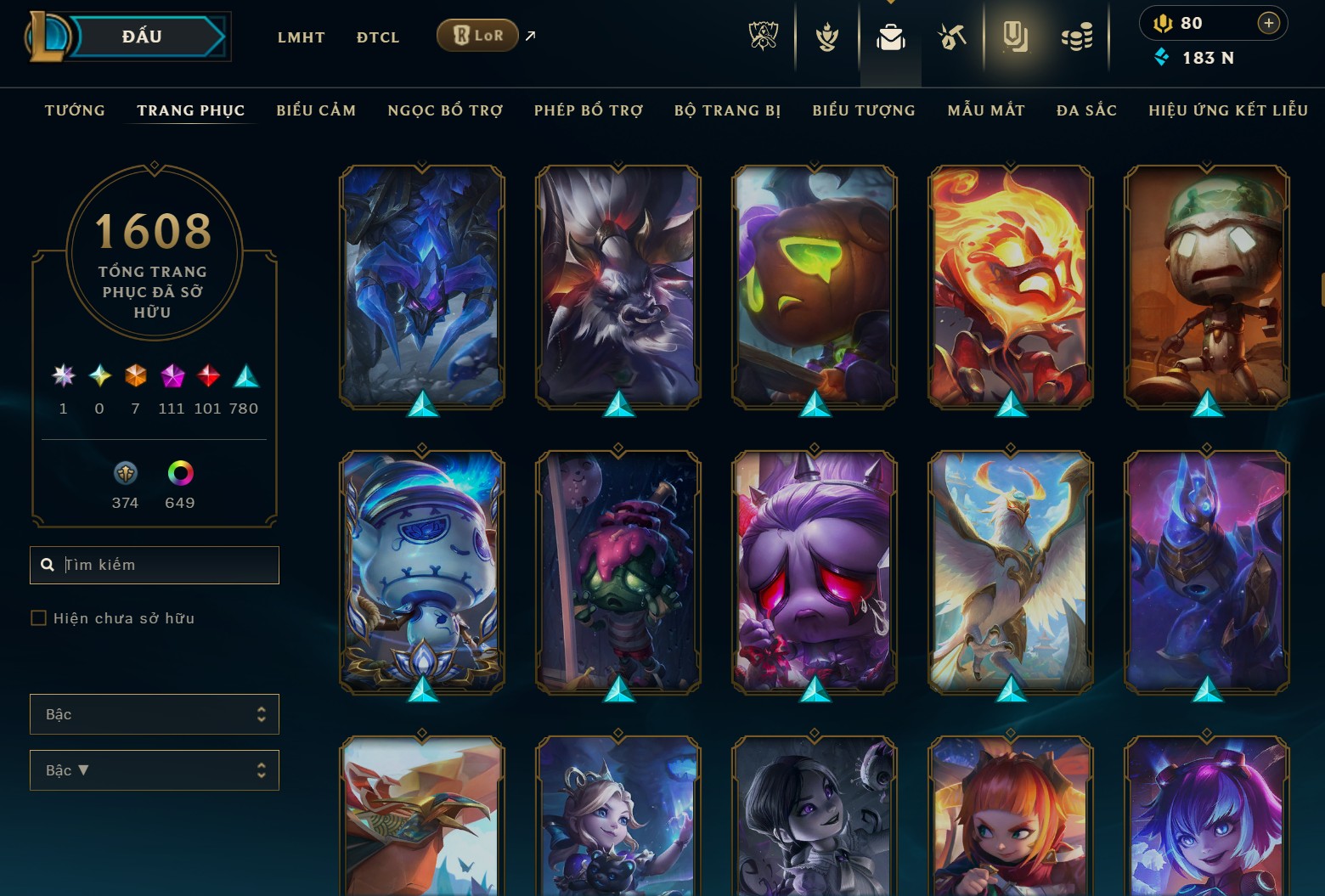Viewport: 1325px width, 896px height.
Task: Switch to the BỘ TRANG BỊ tab
Action: click(727, 110)
